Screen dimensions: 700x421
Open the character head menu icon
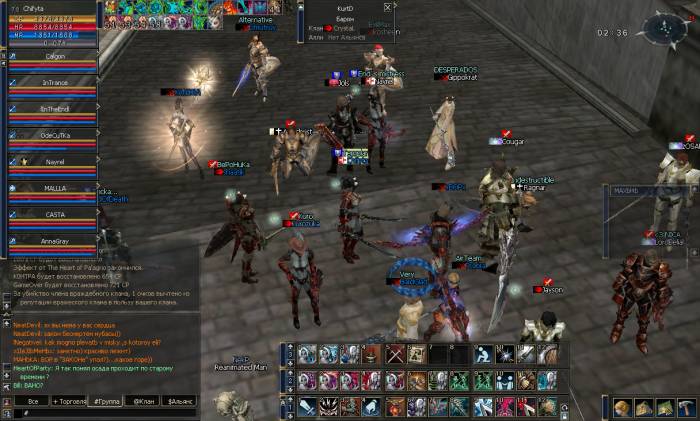tap(622, 407)
